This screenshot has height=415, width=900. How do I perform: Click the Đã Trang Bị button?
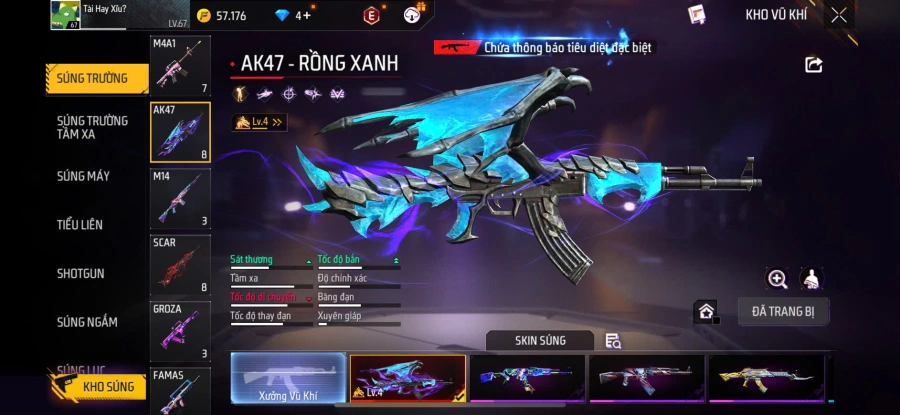click(x=783, y=311)
